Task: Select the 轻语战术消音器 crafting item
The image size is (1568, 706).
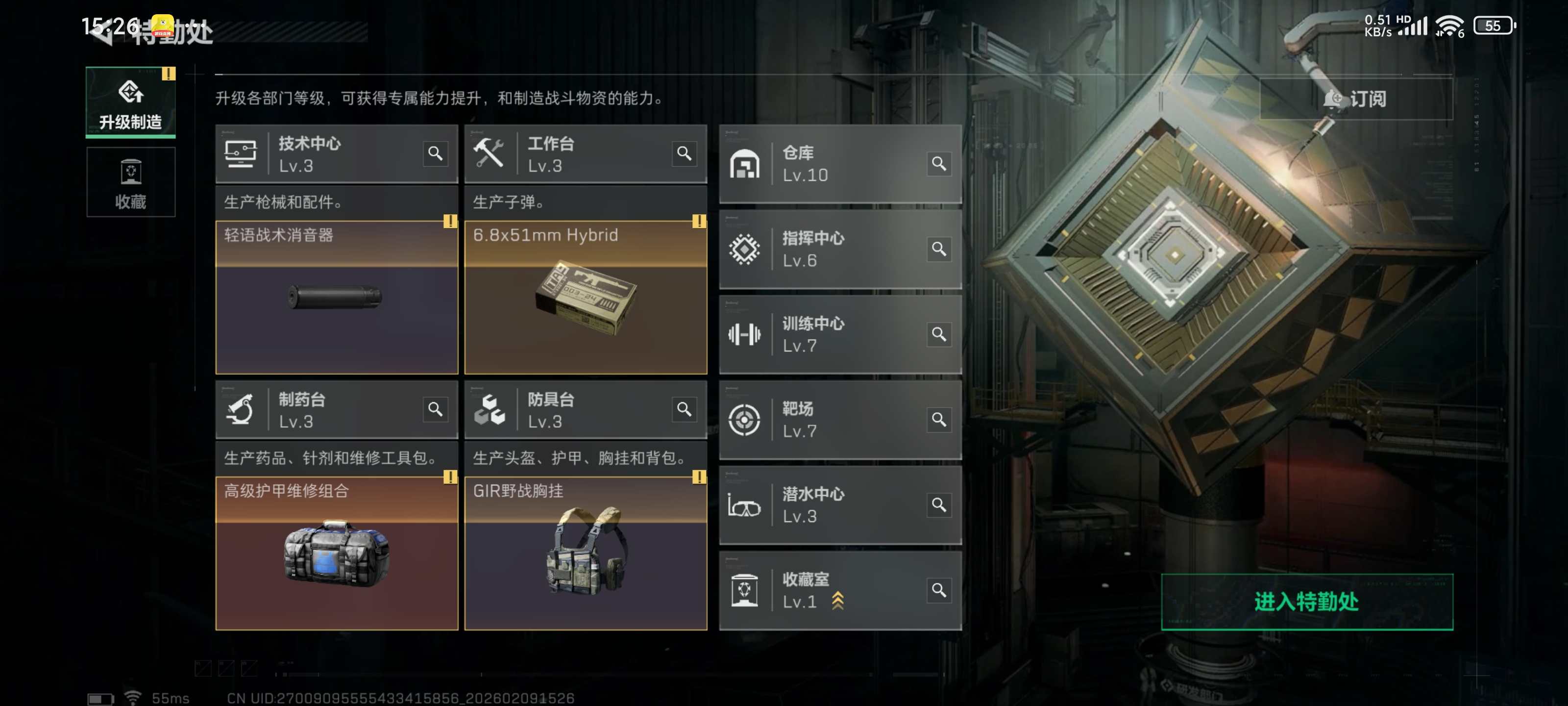Action: pyautogui.click(x=337, y=297)
